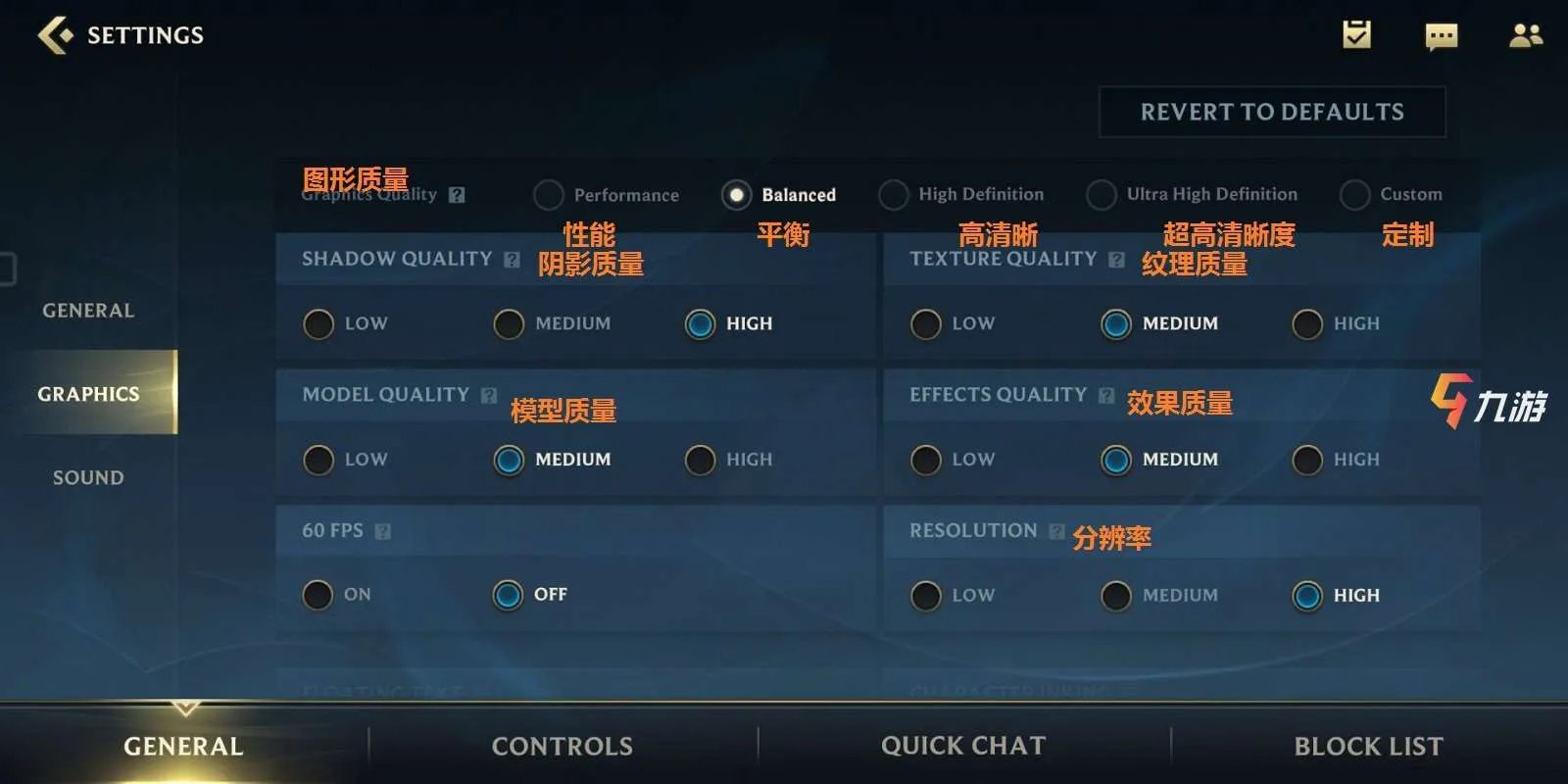Open the friends icon at top right
Screen dimensions: 1568x784
(1526, 36)
